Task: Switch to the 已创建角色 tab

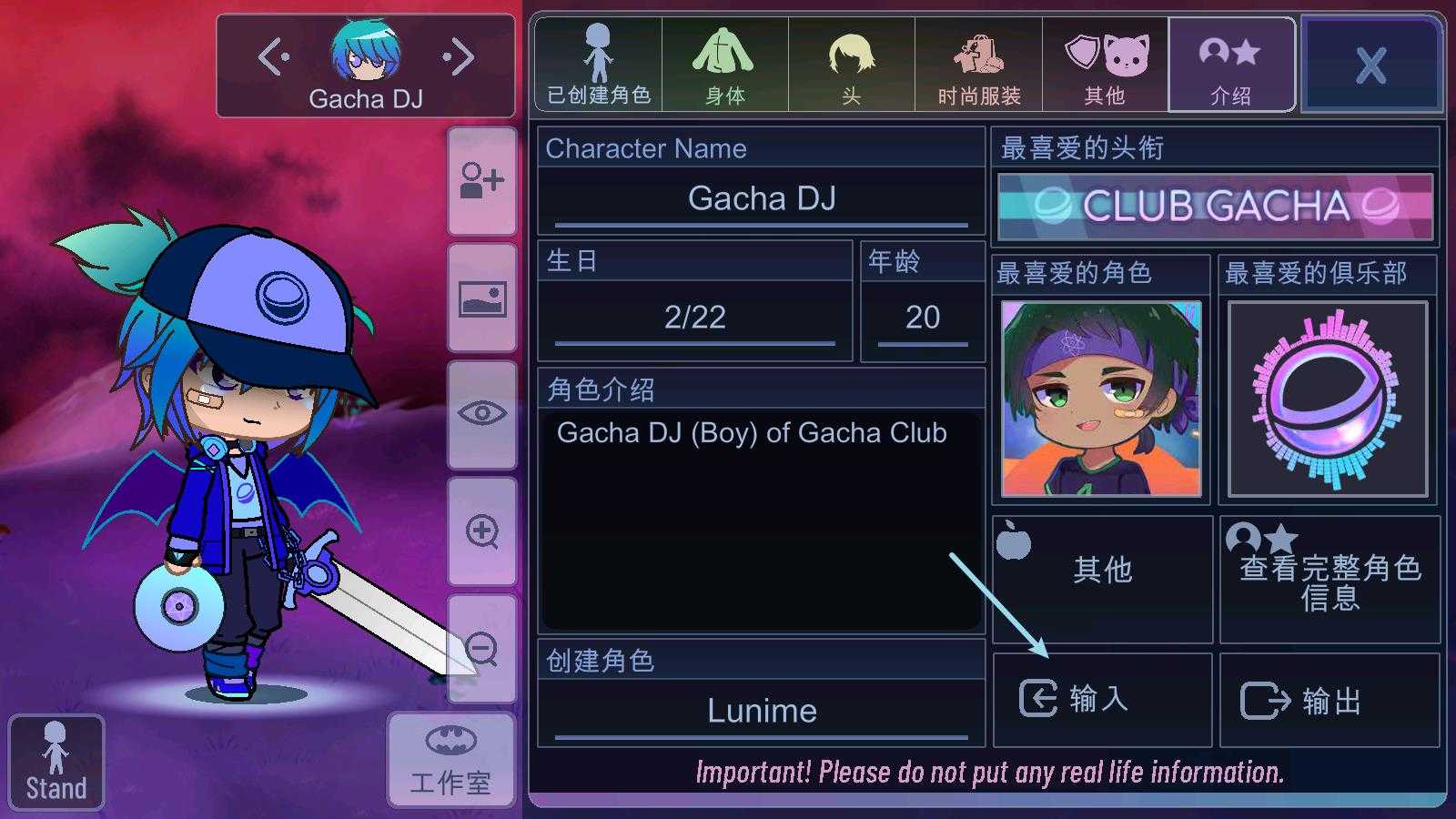Action: tap(598, 65)
